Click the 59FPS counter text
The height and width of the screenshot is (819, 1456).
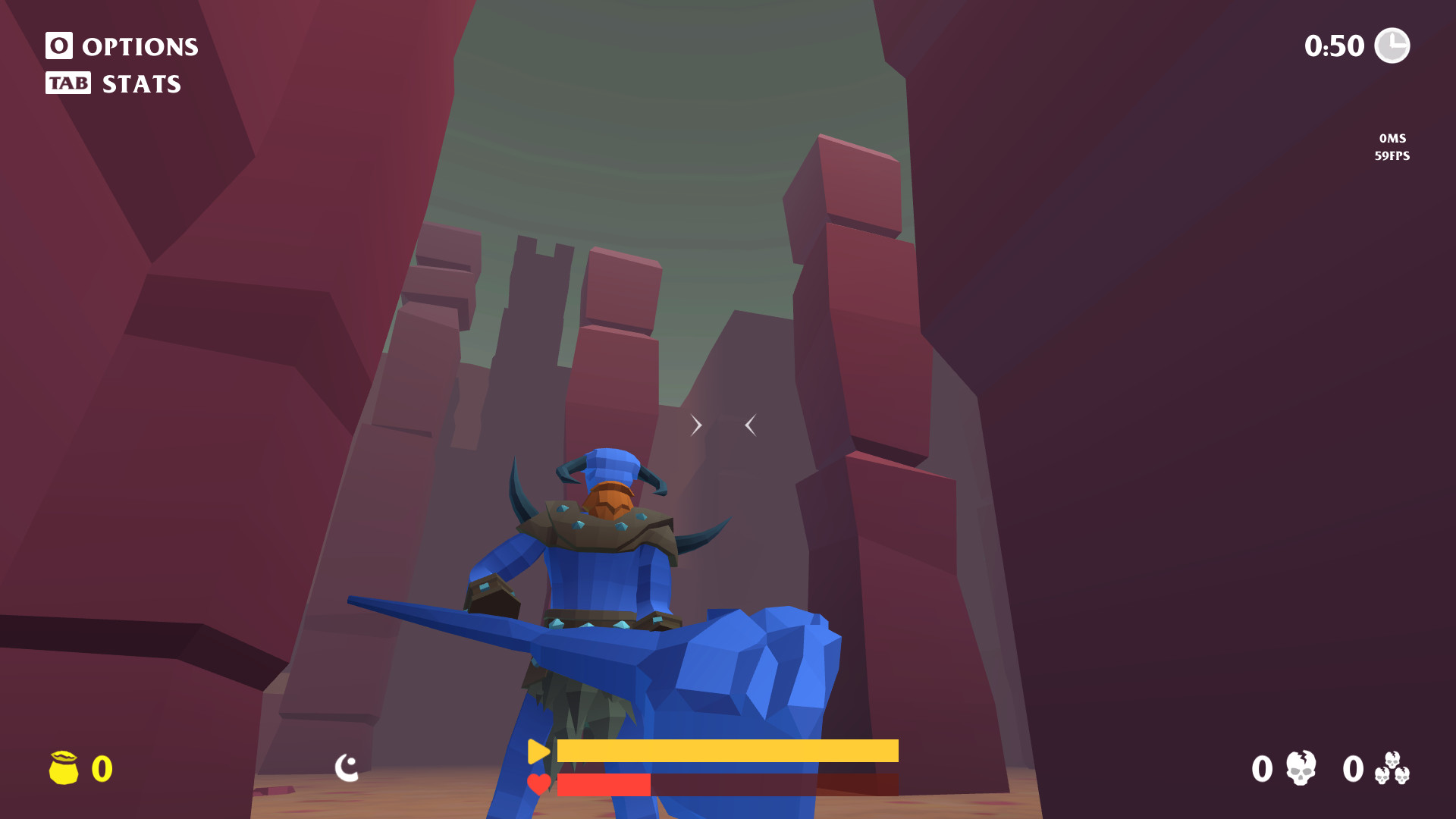click(1391, 156)
